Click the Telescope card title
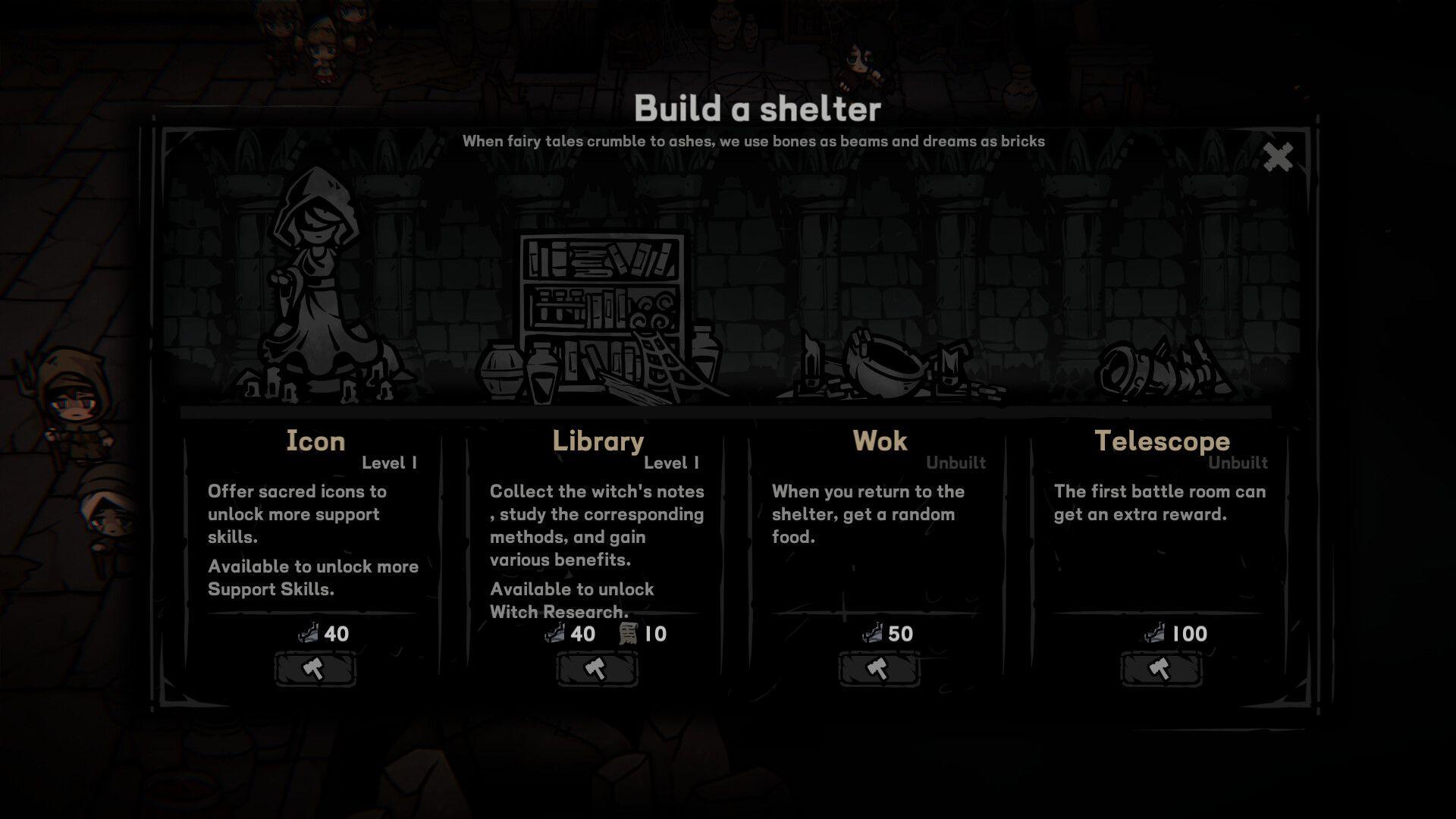The image size is (1456, 819). pos(1163,441)
